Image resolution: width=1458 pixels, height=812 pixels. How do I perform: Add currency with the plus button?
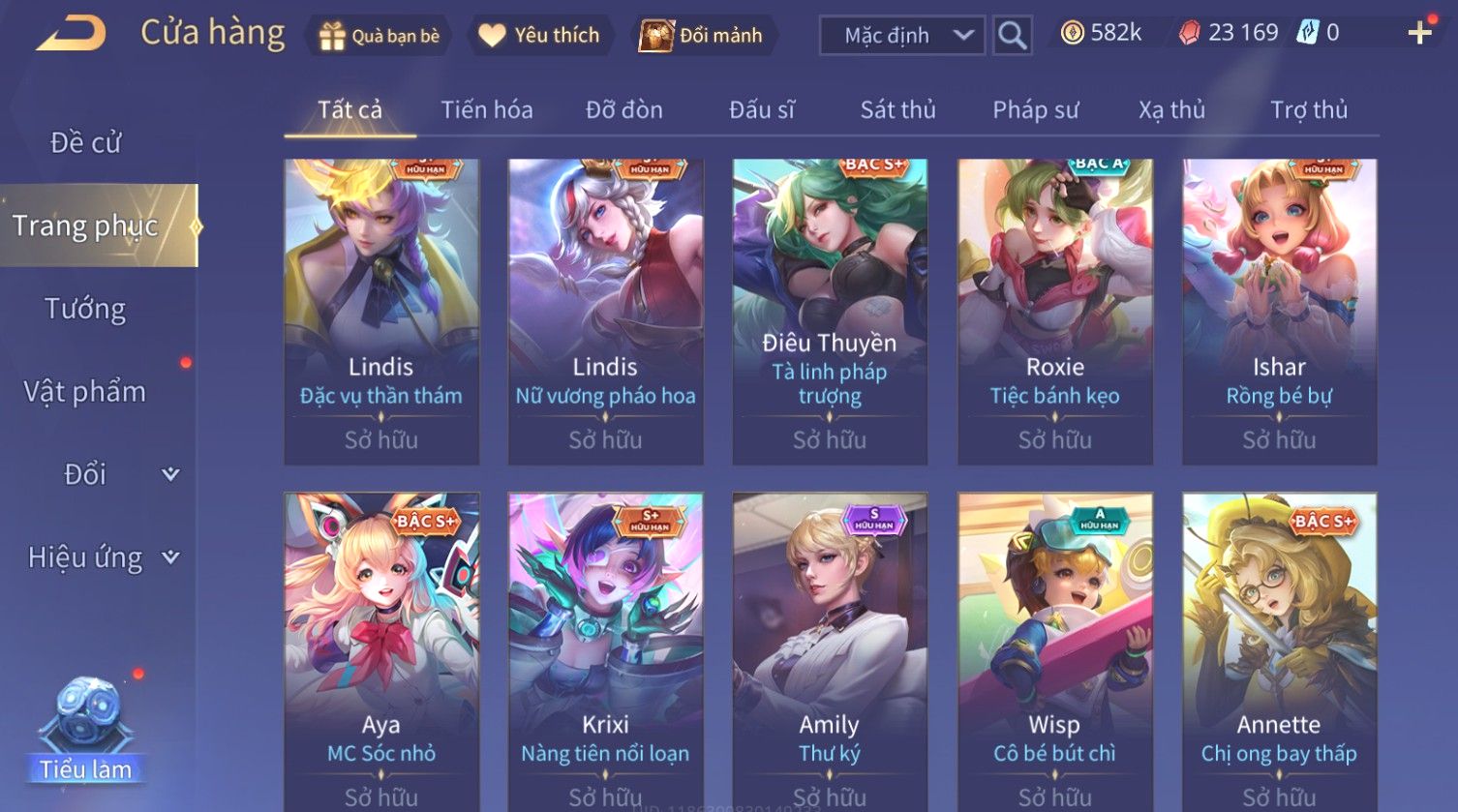coord(1419,33)
